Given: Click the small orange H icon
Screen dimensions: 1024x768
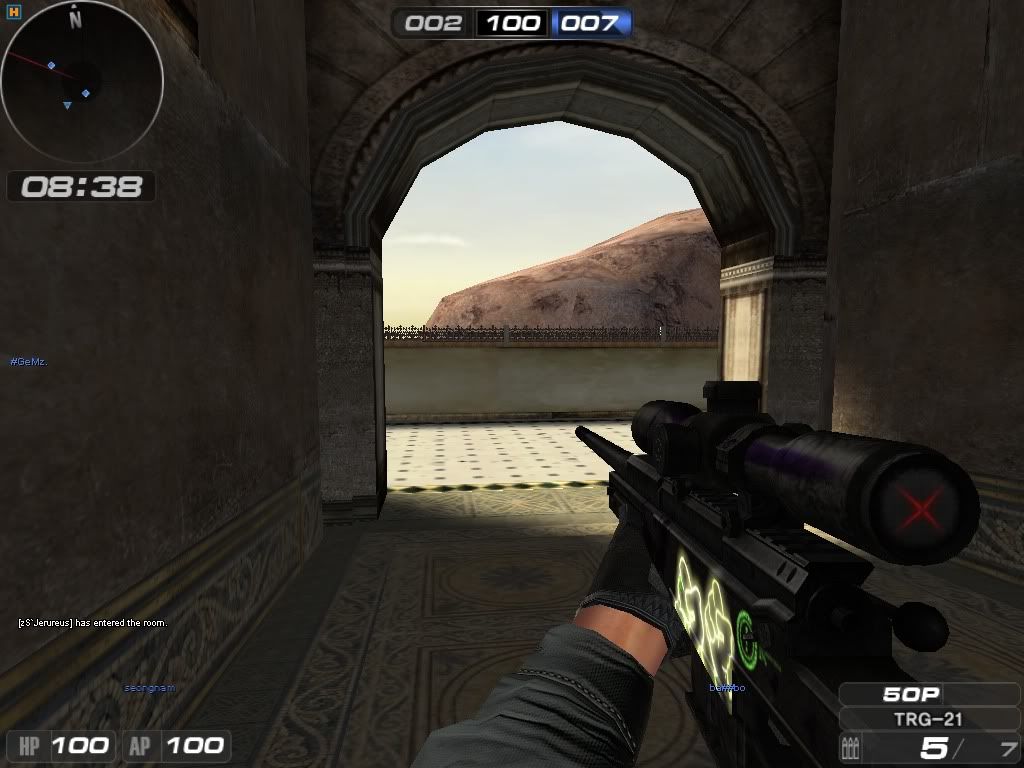Looking at the screenshot, I should click(12, 12).
